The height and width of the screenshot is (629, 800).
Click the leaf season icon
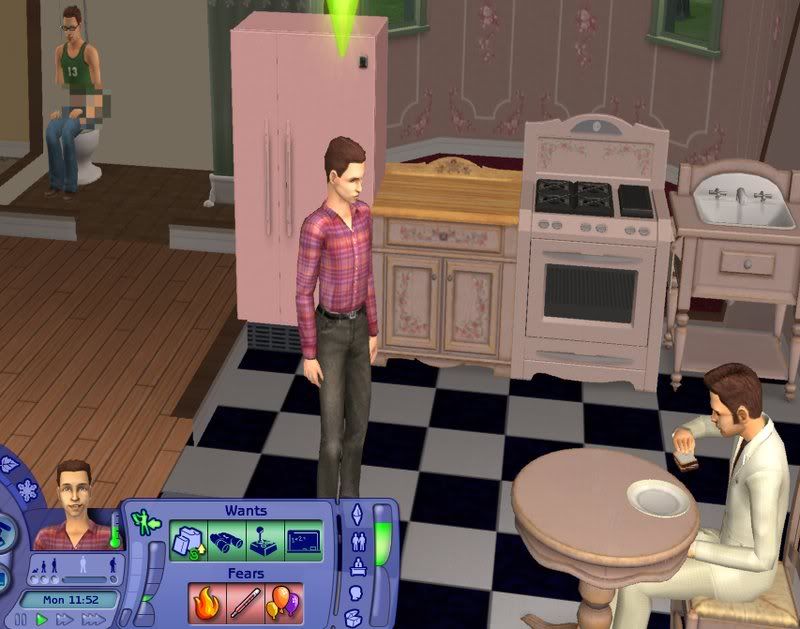[x=9, y=465]
